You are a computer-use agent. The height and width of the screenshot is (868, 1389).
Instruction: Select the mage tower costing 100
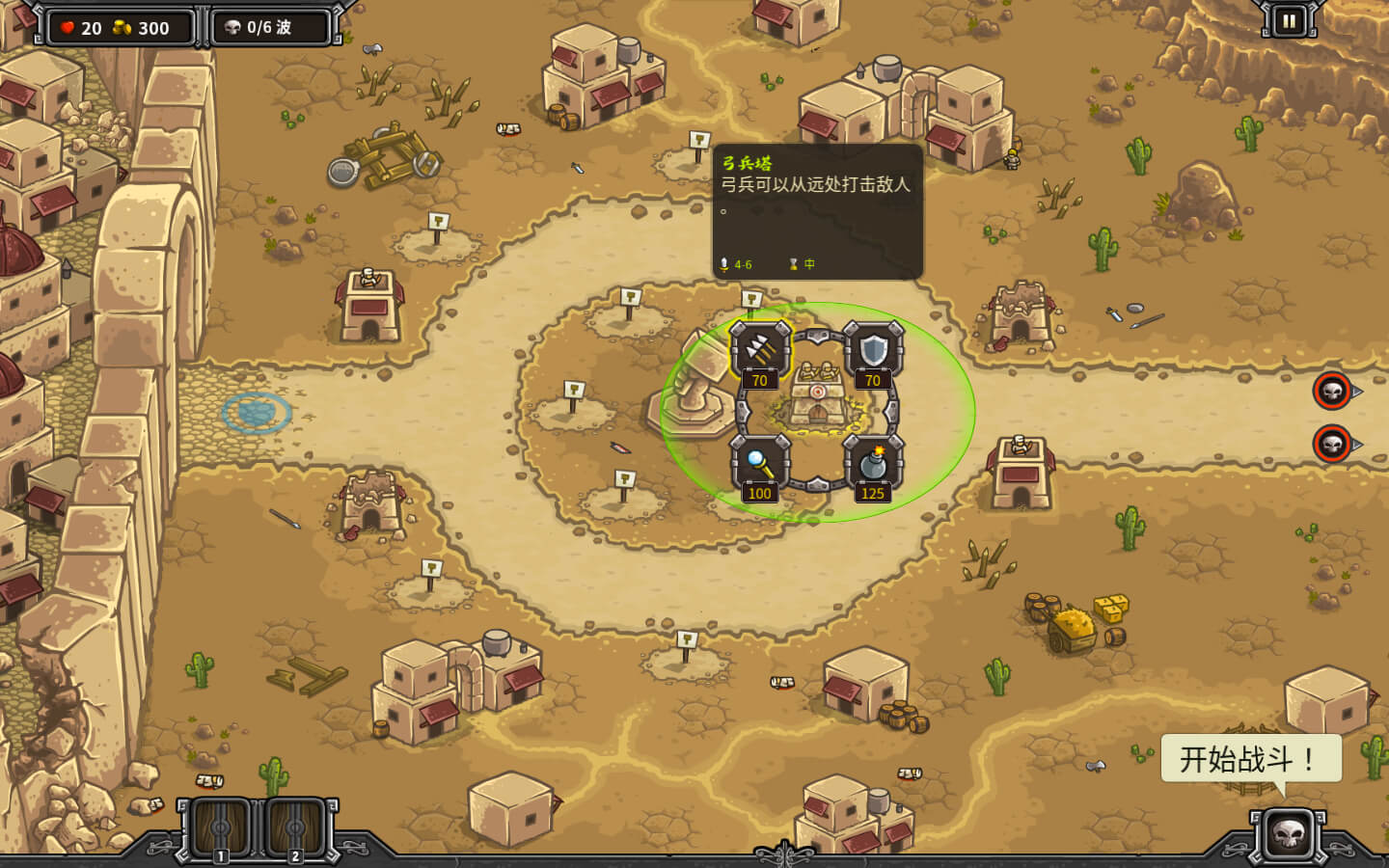coord(760,463)
